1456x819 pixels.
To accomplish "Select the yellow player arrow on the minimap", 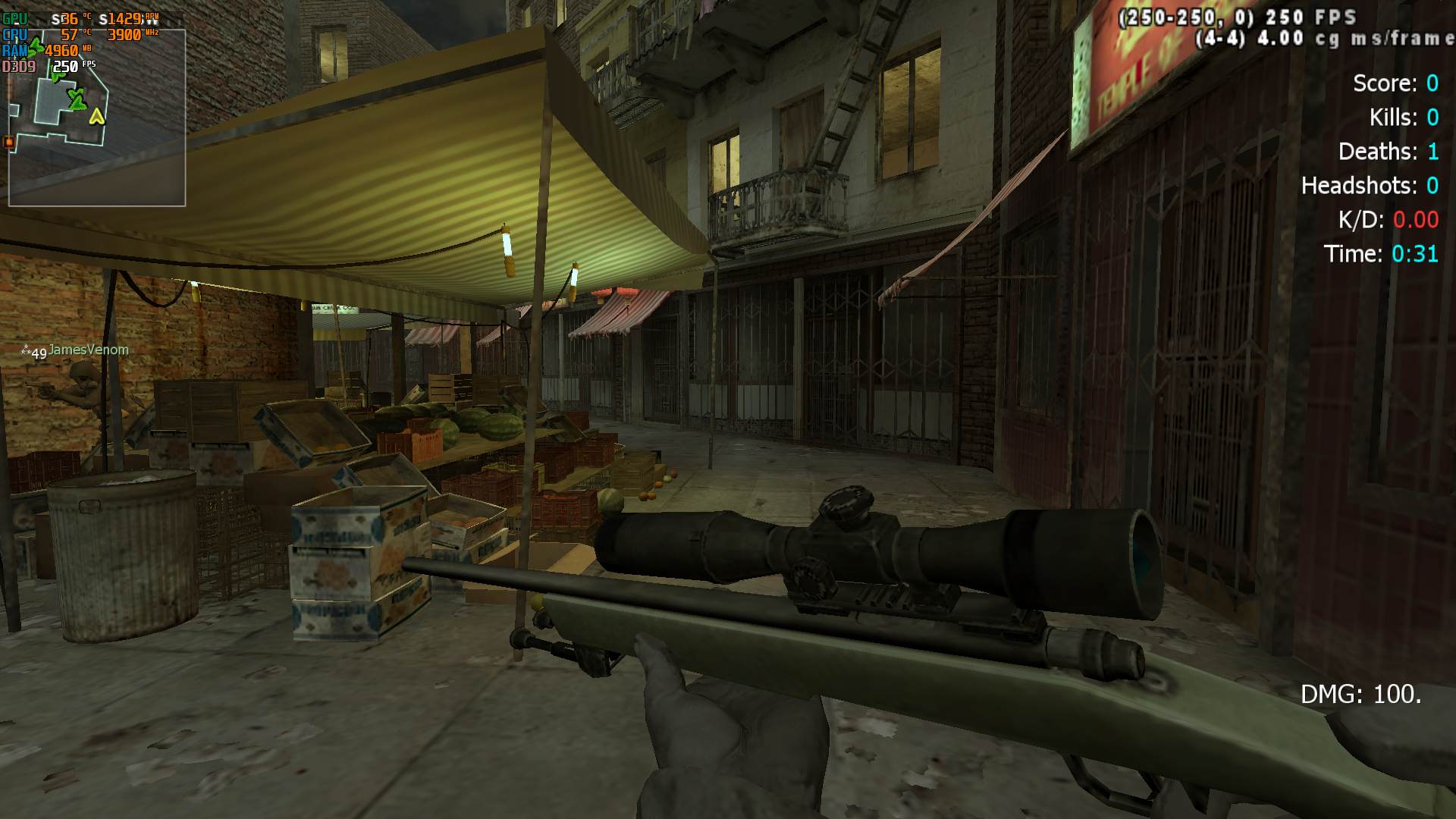I will coord(96,117).
